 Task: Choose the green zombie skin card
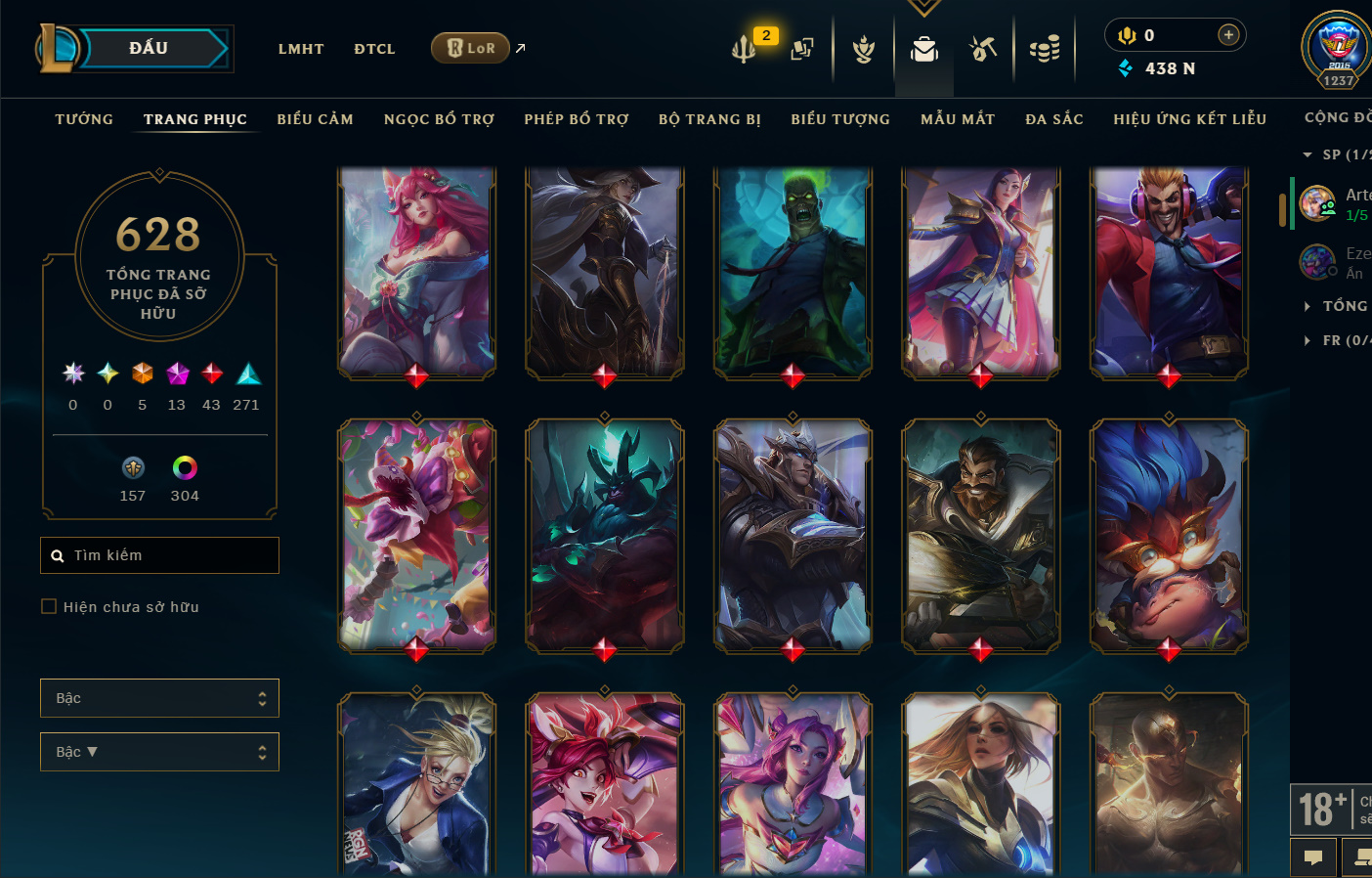[x=793, y=271]
